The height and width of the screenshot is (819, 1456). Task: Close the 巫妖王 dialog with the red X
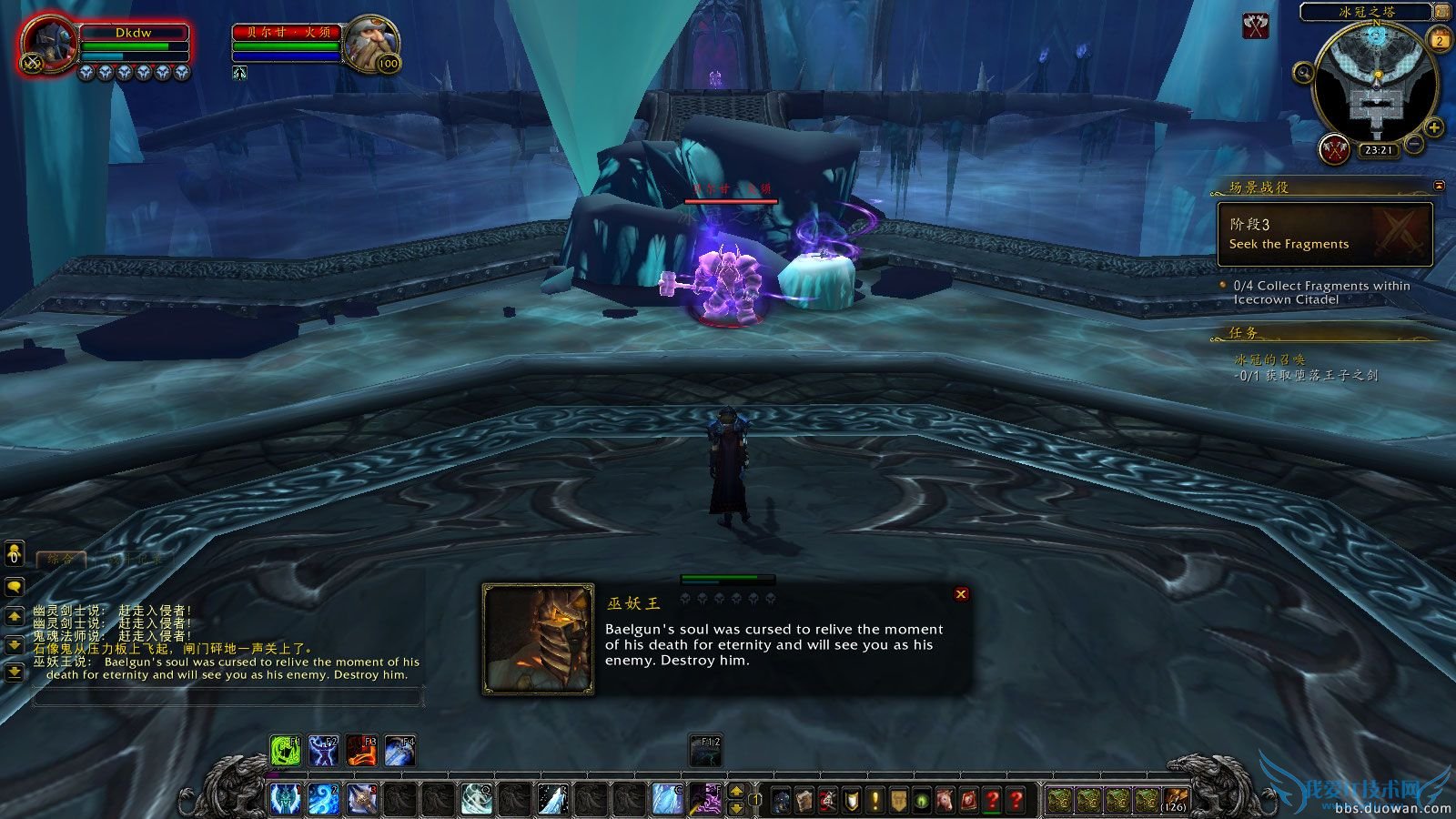[962, 594]
